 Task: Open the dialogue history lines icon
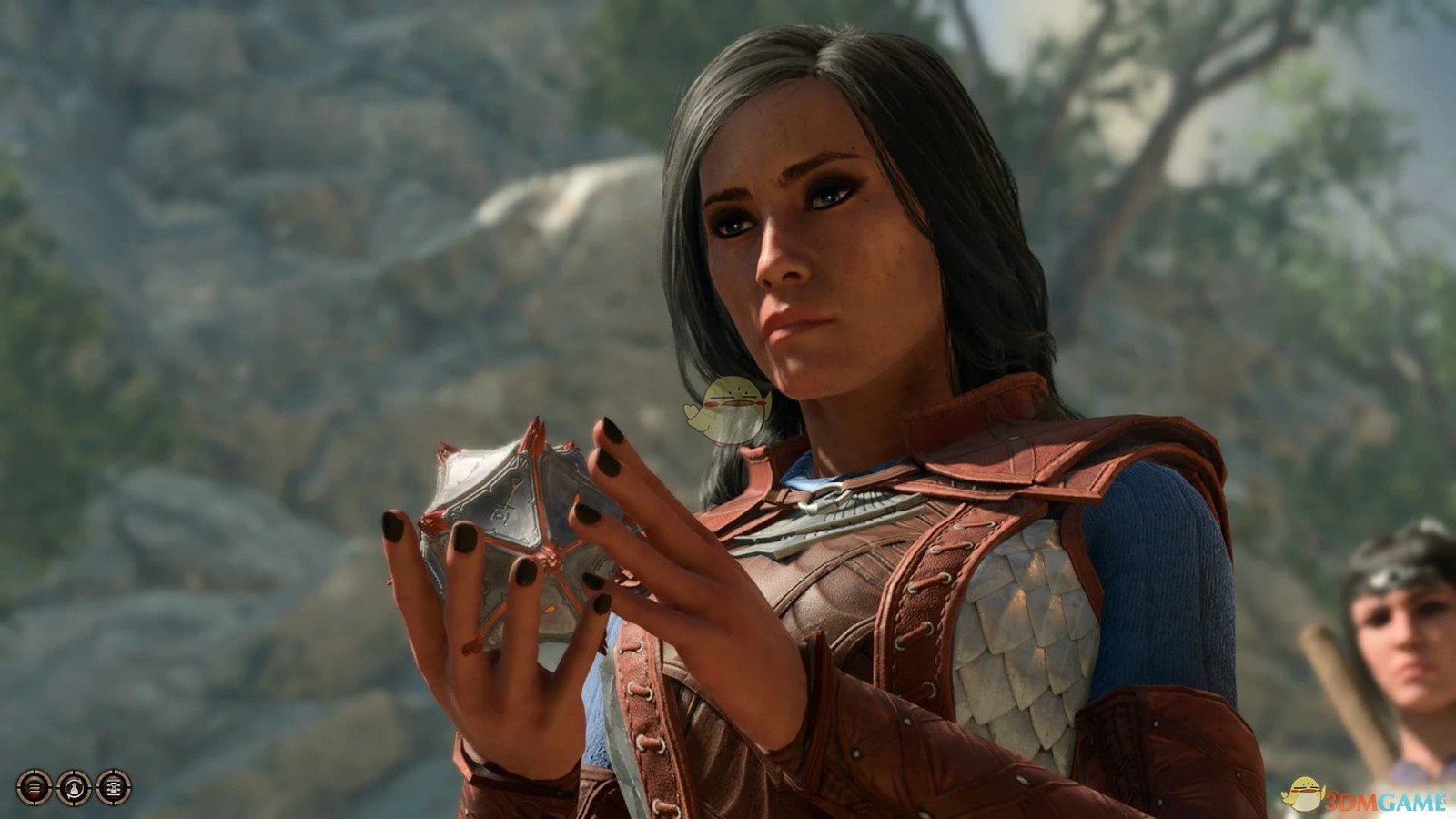pos(35,787)
